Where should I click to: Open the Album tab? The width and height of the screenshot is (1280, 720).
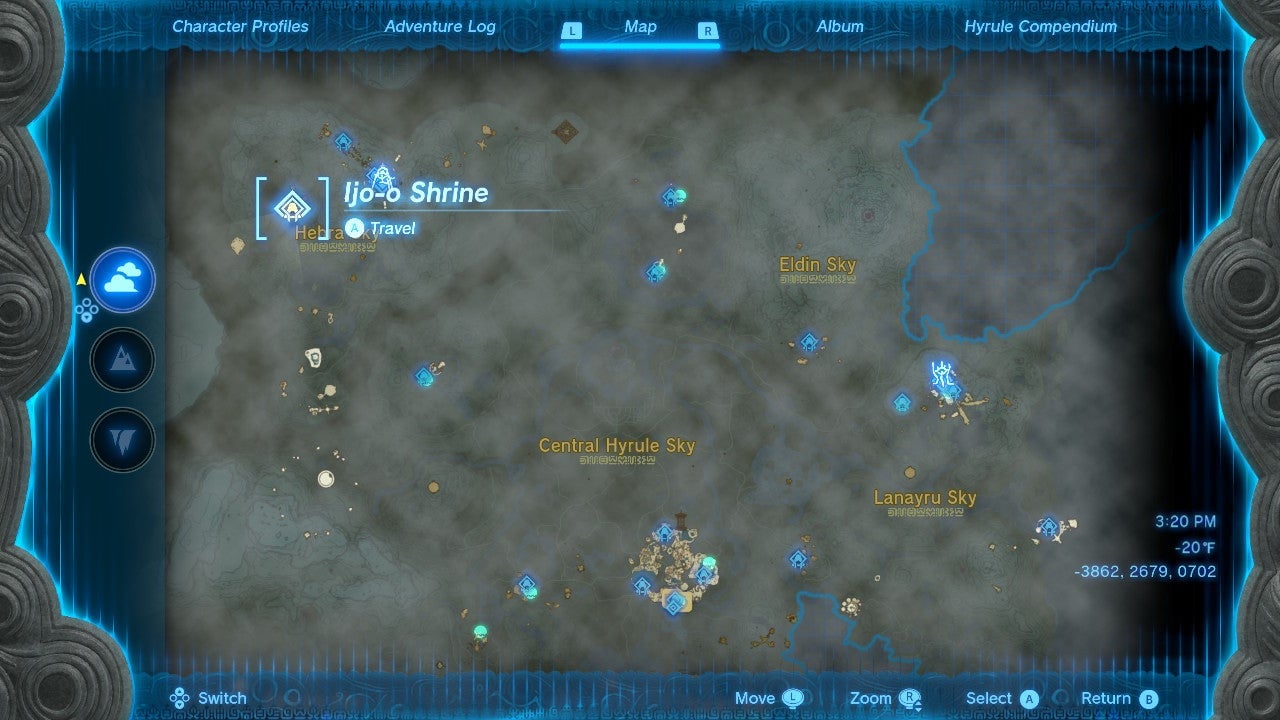pyautogui.click(x=839, y=27)
